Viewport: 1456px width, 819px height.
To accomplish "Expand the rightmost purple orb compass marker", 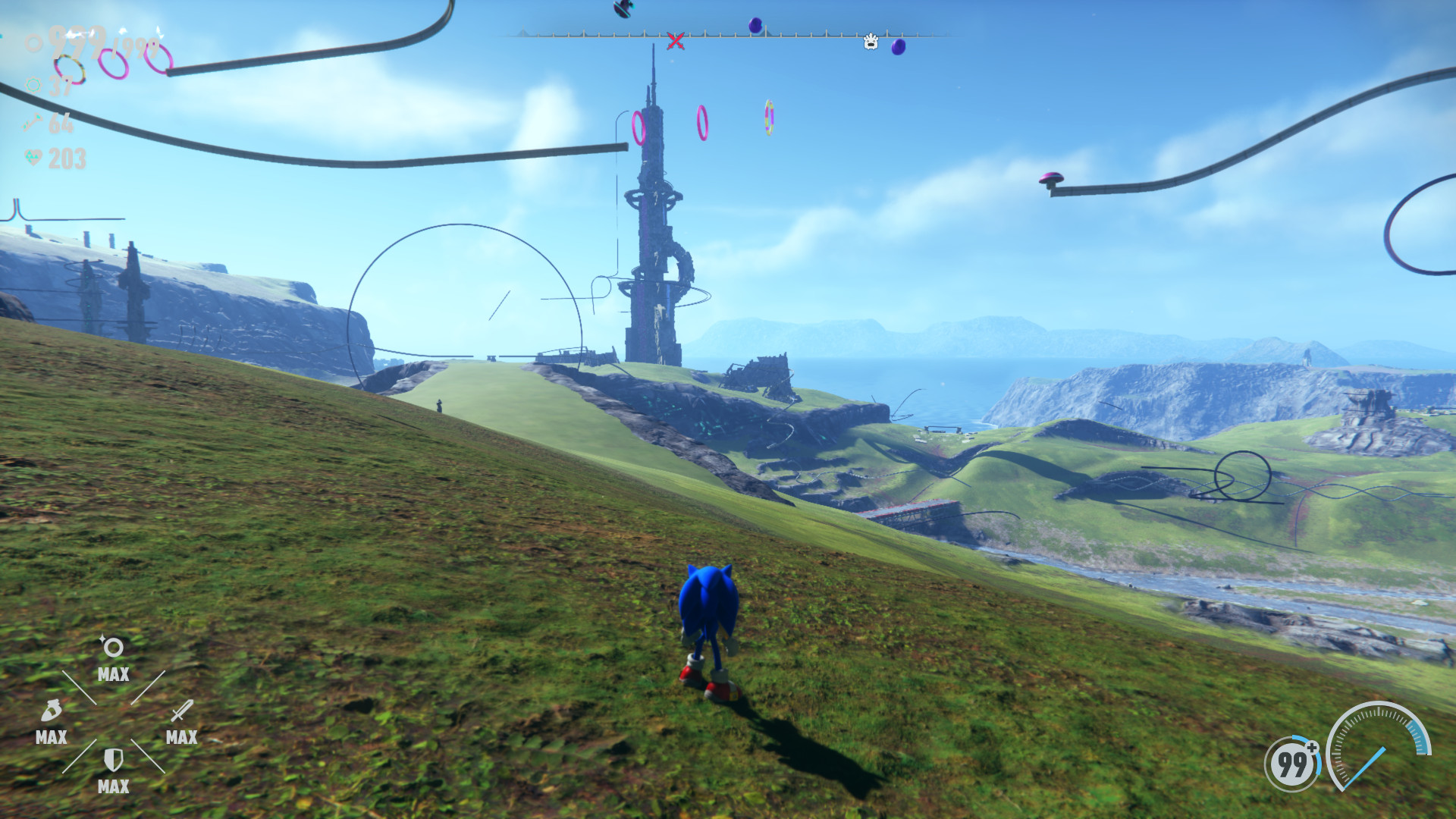I will click(899, 47).
